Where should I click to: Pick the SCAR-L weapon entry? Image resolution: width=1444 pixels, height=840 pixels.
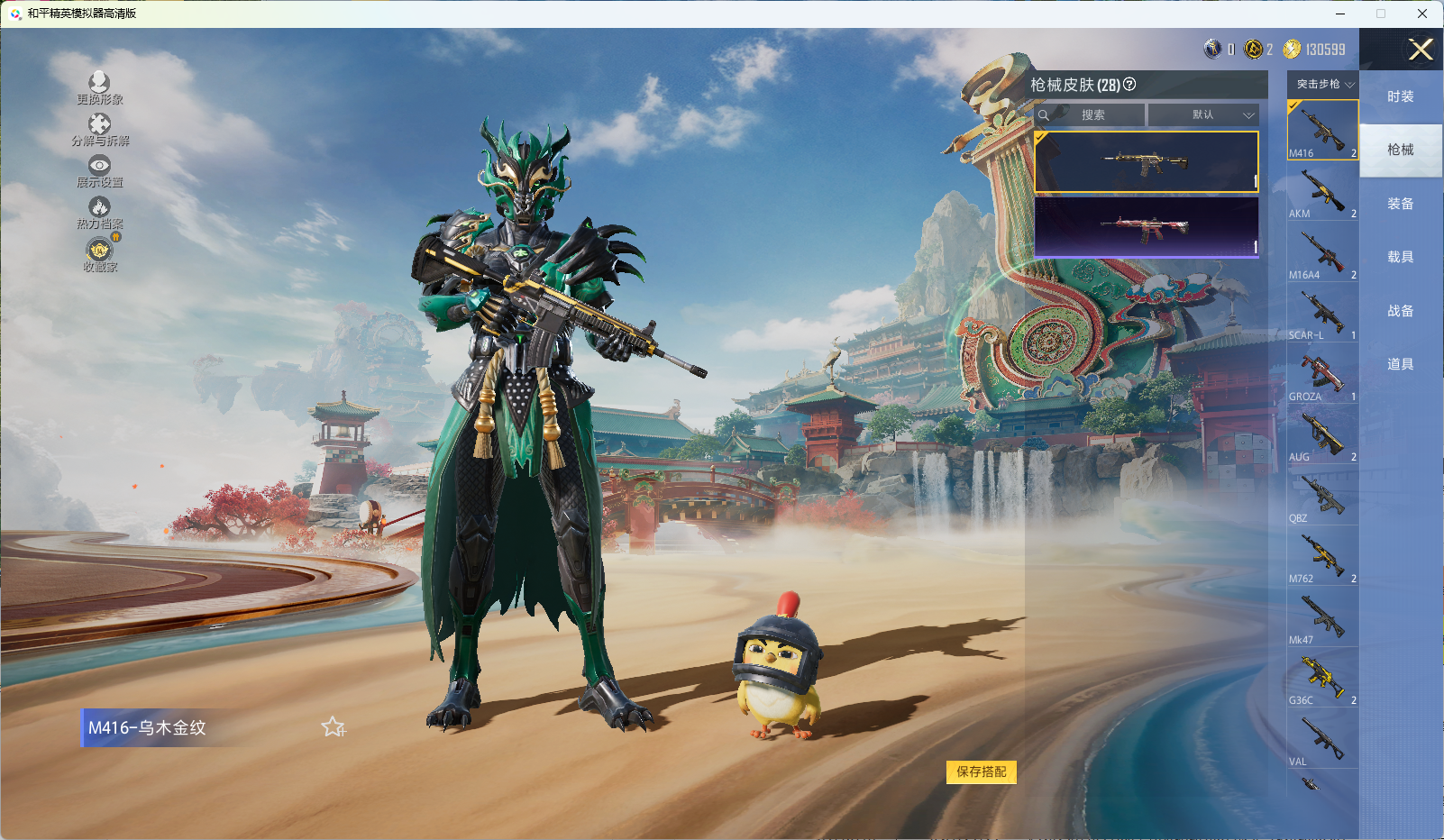click(x=1322, y=314)
